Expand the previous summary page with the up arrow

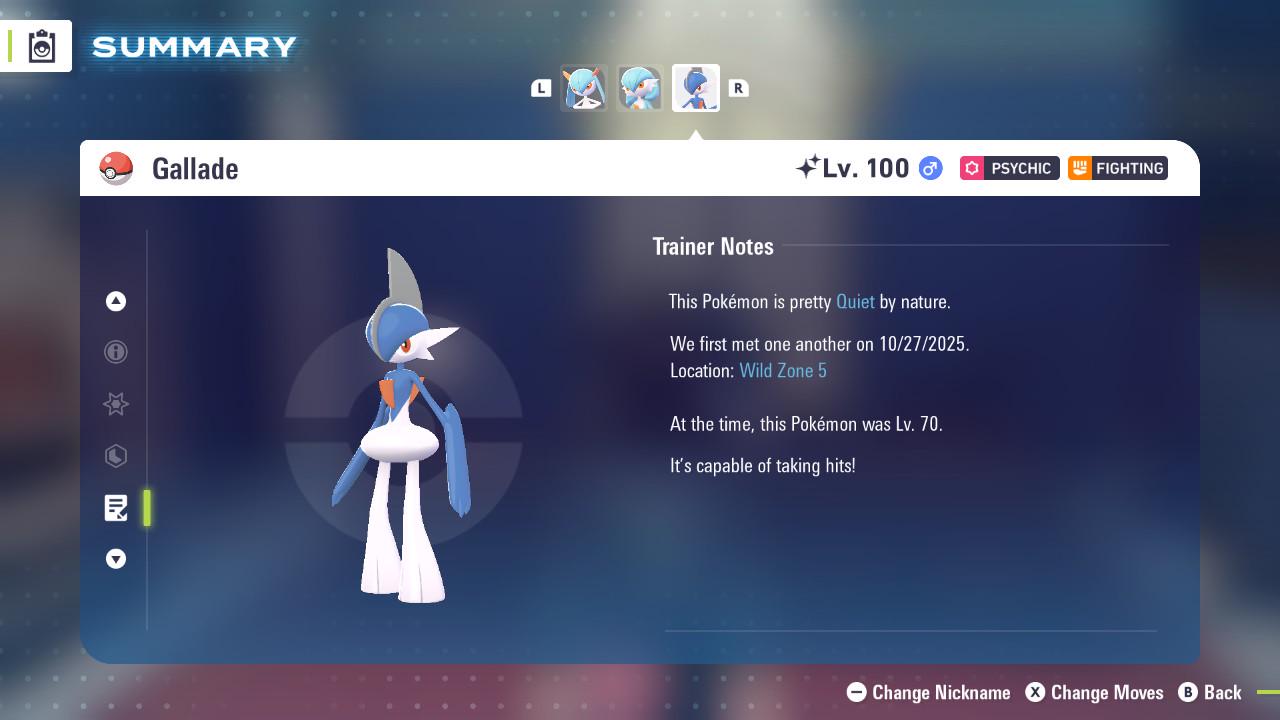click(x=116, y=301)
